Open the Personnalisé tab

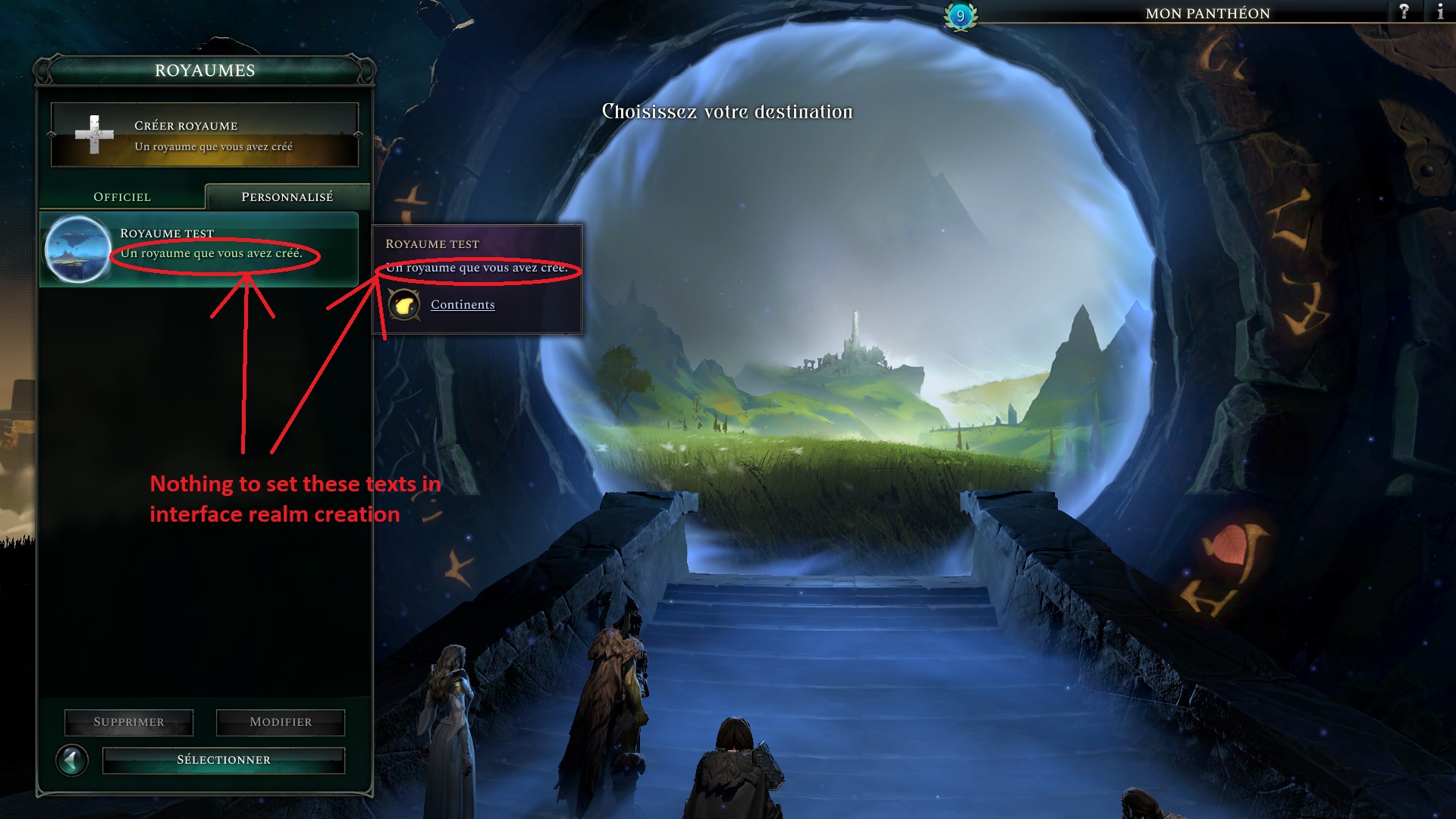(286, 196)
